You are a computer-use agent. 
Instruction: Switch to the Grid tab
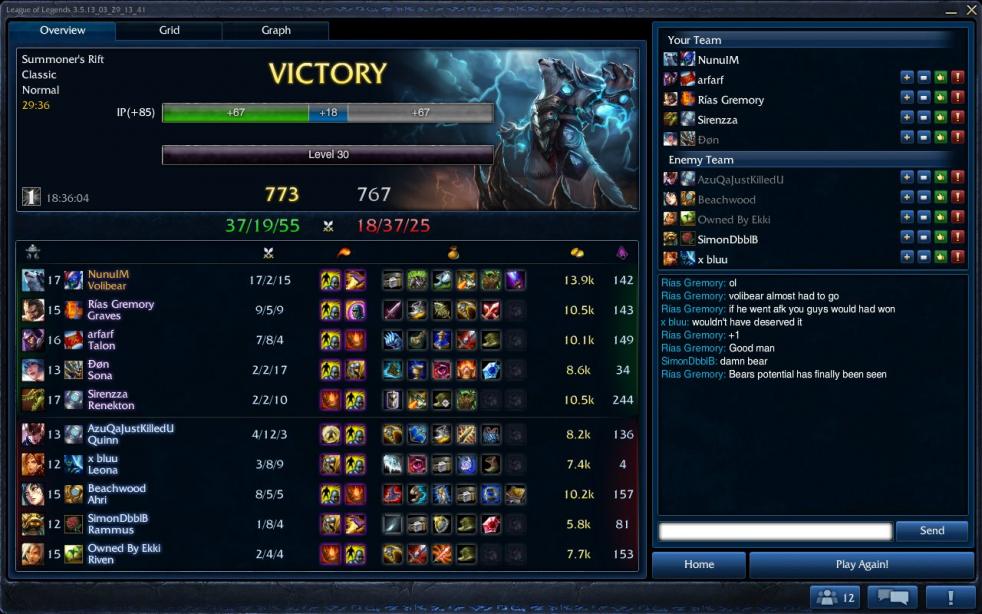[x=169, y=30]
